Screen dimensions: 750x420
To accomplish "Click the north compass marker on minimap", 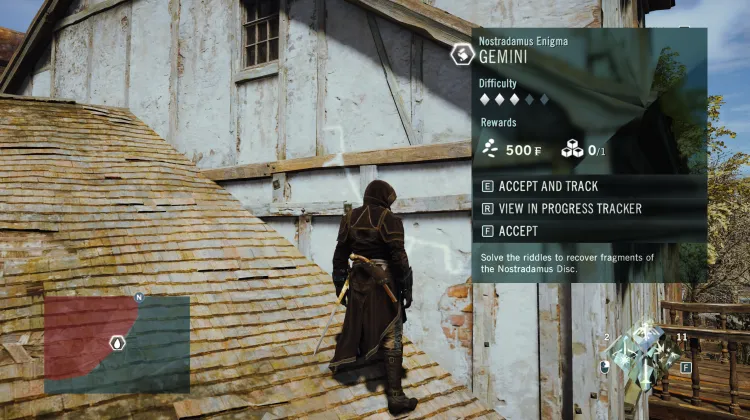I will (x=139, y=297).
